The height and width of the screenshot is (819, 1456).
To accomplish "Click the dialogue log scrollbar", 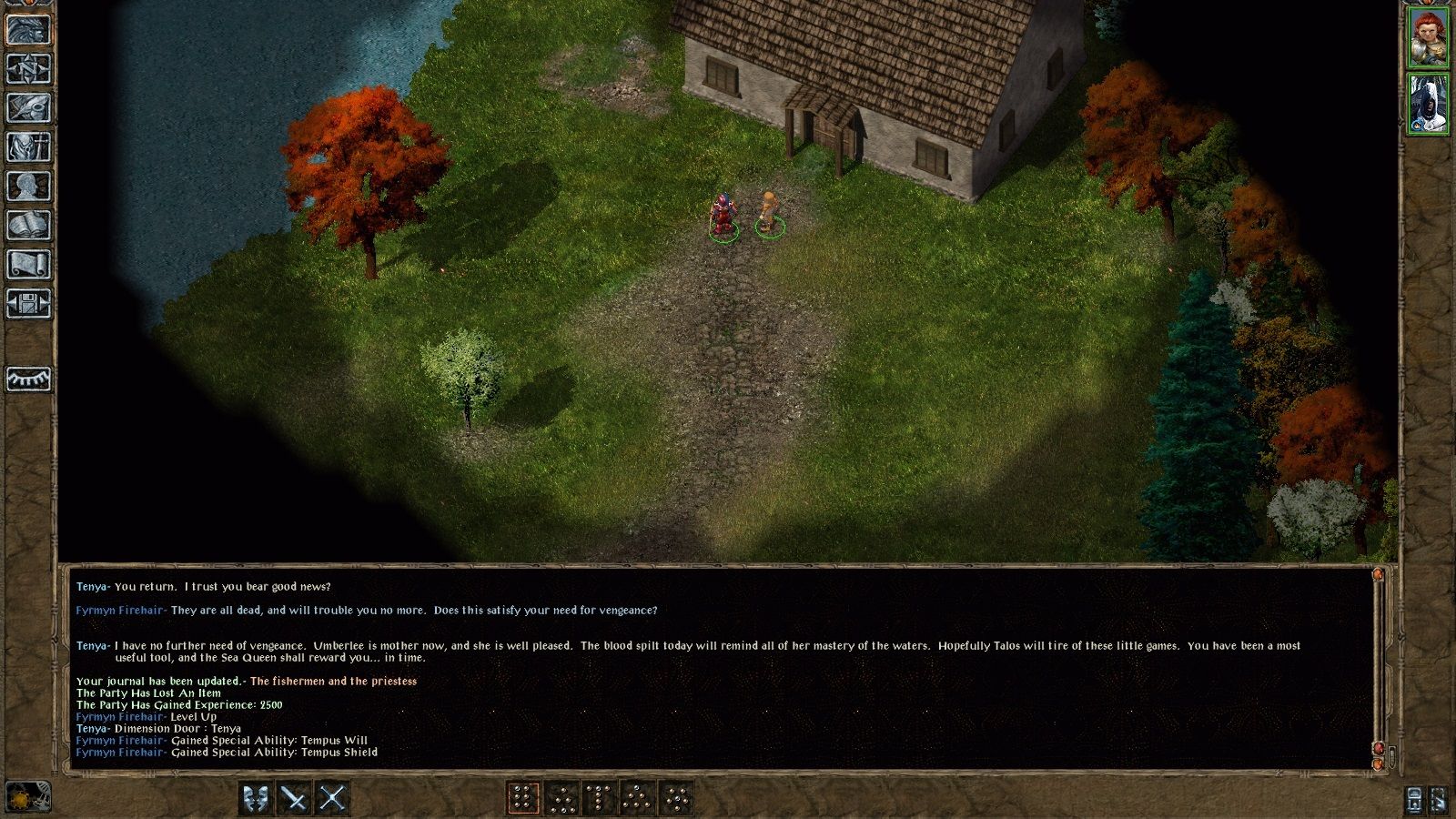I will click(x=1378, y=664).
